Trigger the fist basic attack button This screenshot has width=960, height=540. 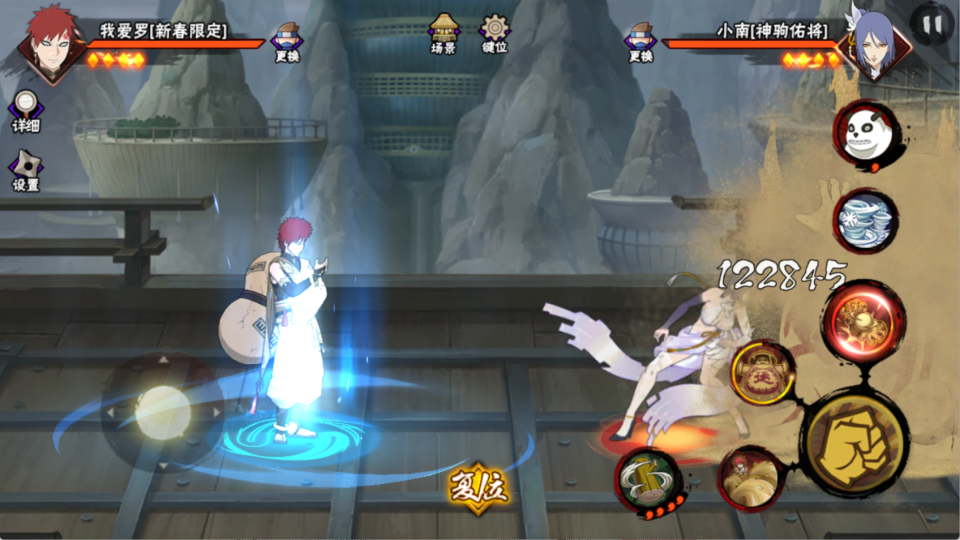pyautogui.click(x=855, y=442)
